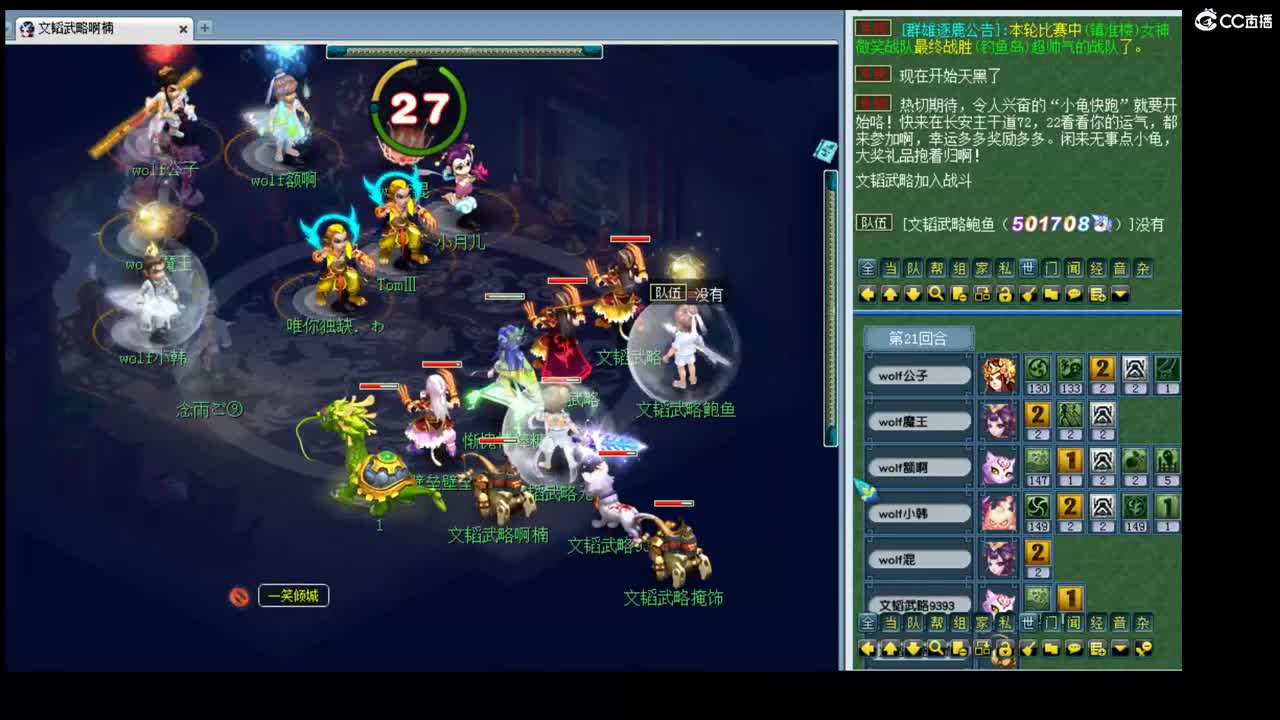This screenshot has width=1280, height=720.
Task: Click the red no-entry icon beside 一笑倾城
Action: tap(237, 597)
